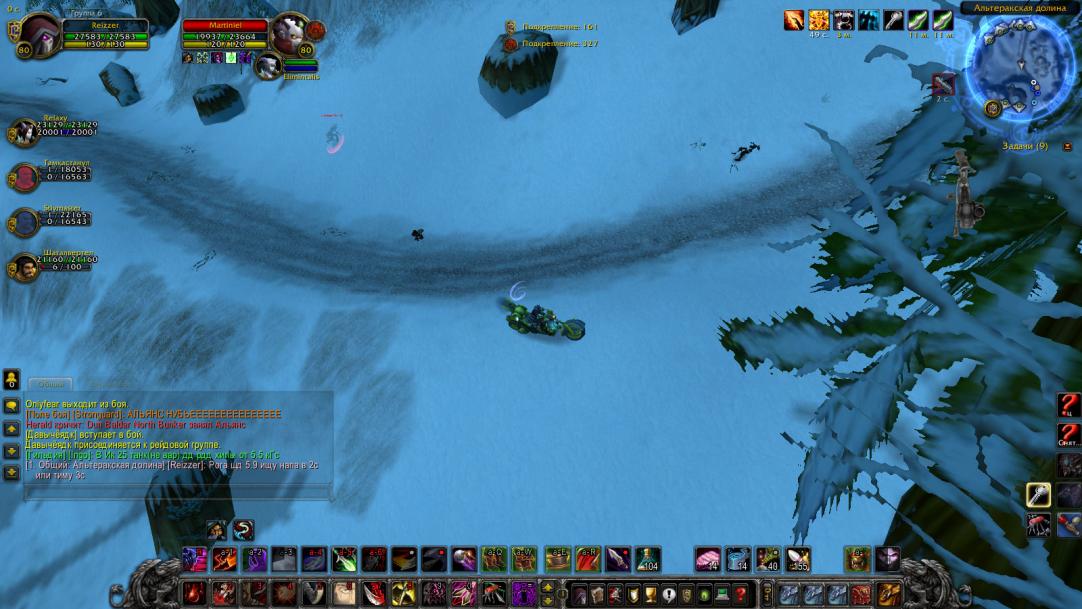The width and height of the screenshot is (1082, 609).
Task: Open the battleground icon beside the minimap
Action: point(993,108)
